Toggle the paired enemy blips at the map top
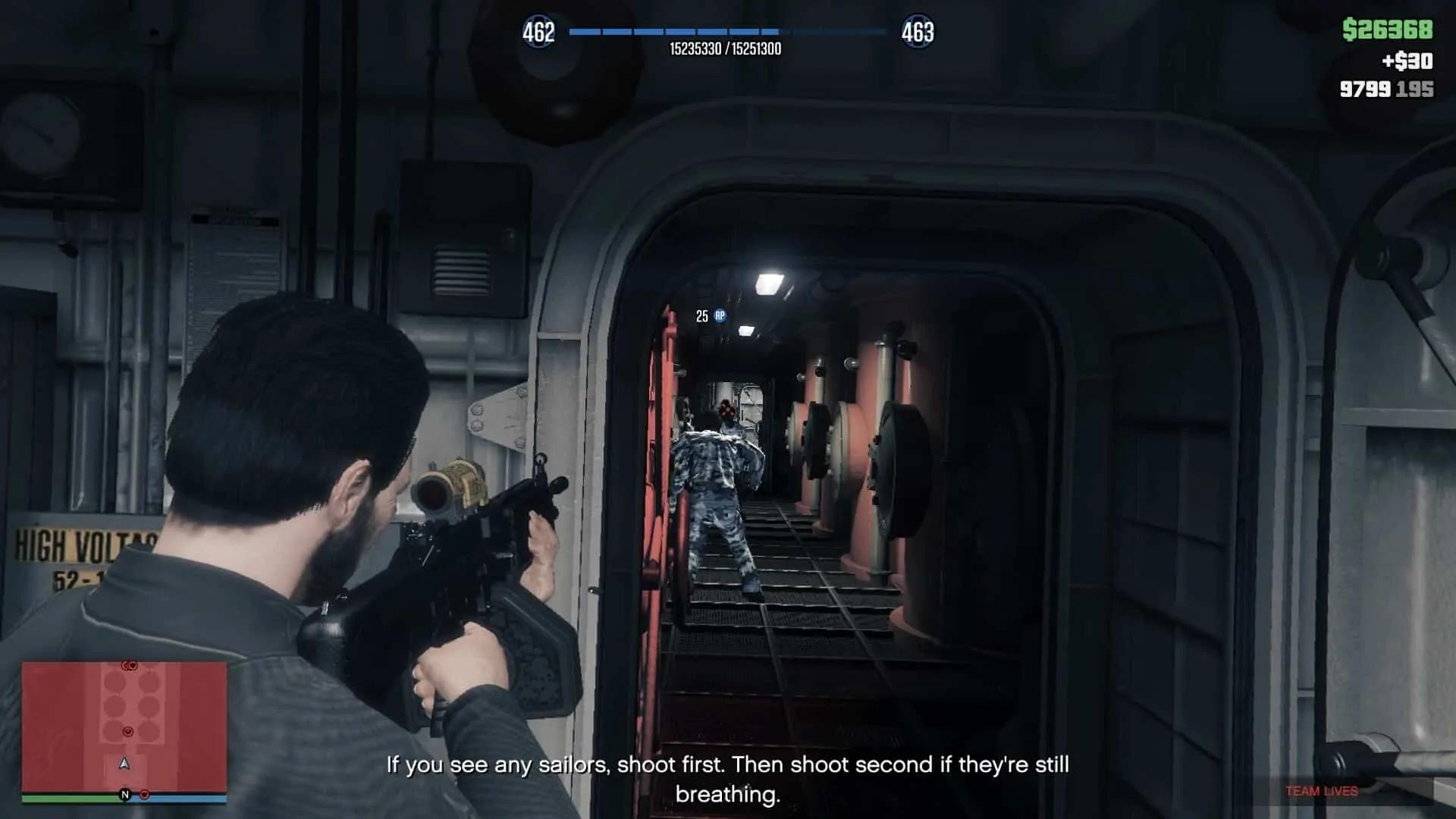 point(129,665)
